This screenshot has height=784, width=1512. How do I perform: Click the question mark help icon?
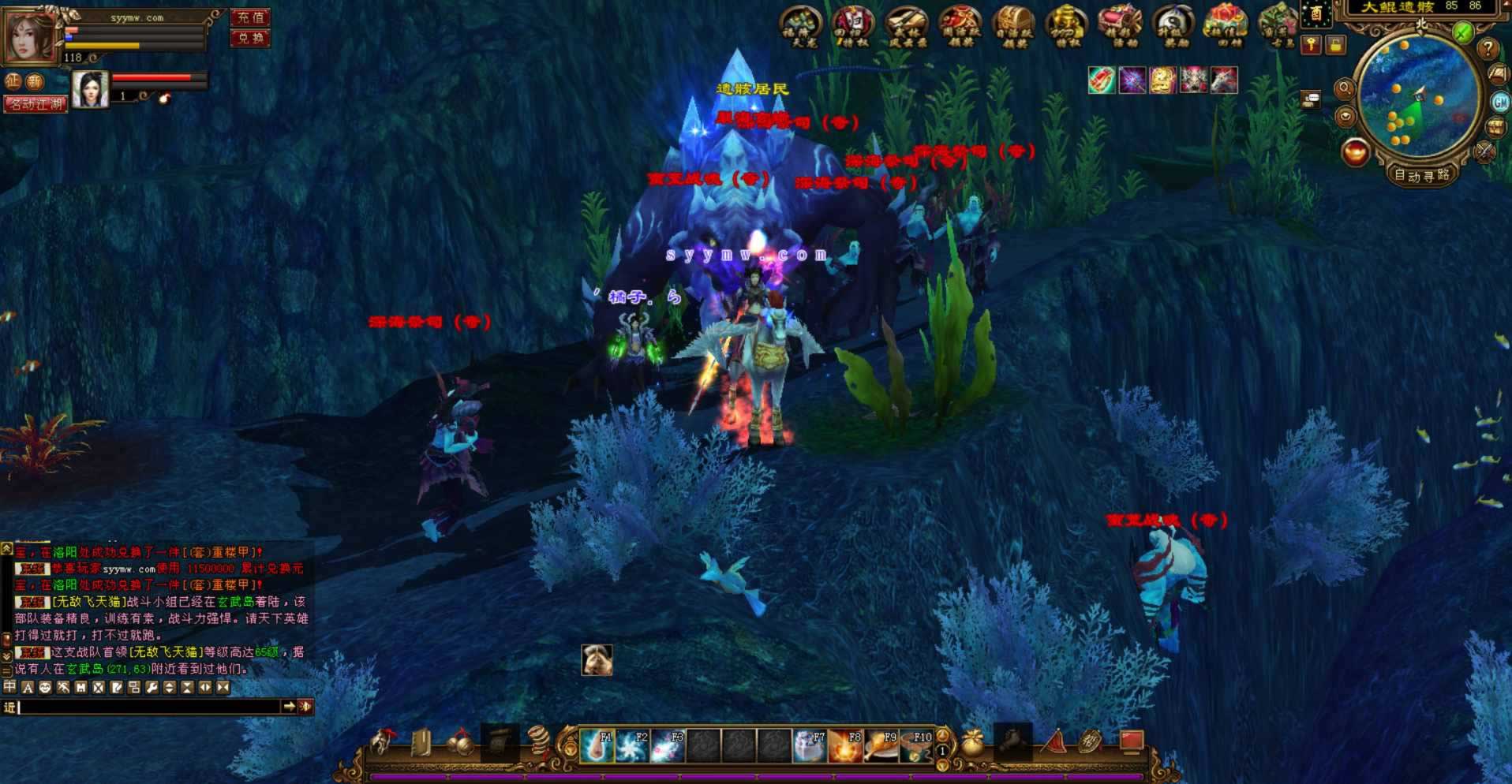pos(1488,49)
